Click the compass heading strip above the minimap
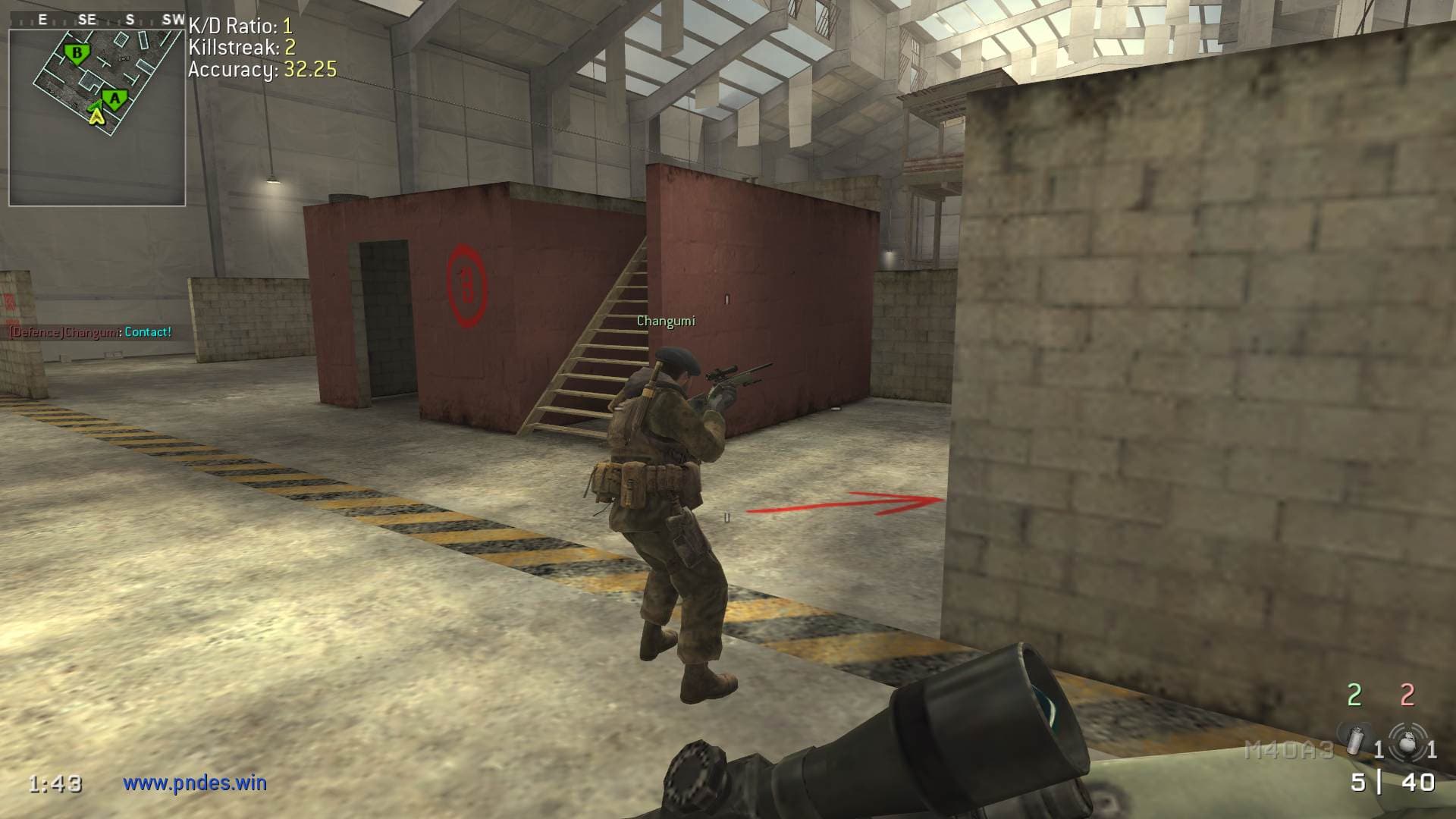Viewport: 1456px width, 819px height. tap(97, 20)
